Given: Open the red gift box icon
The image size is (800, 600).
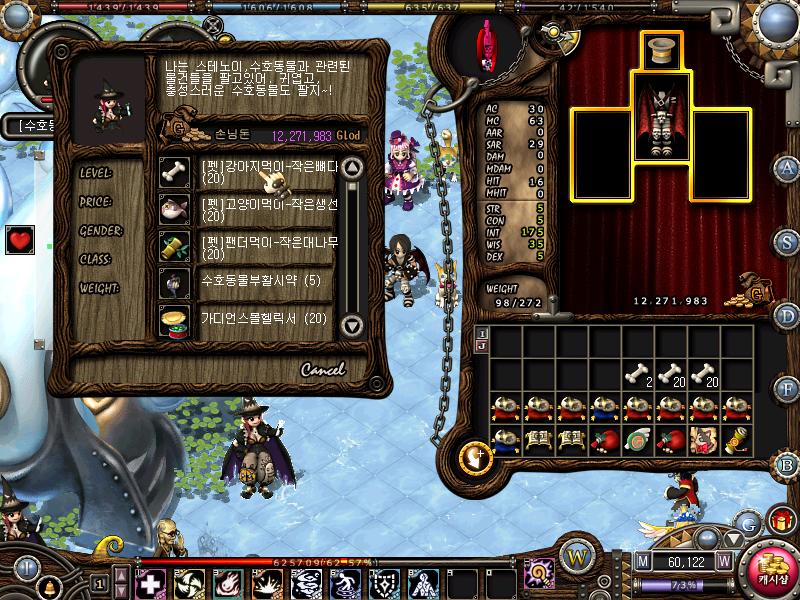Looking at the screenshot, I should 779,520.
